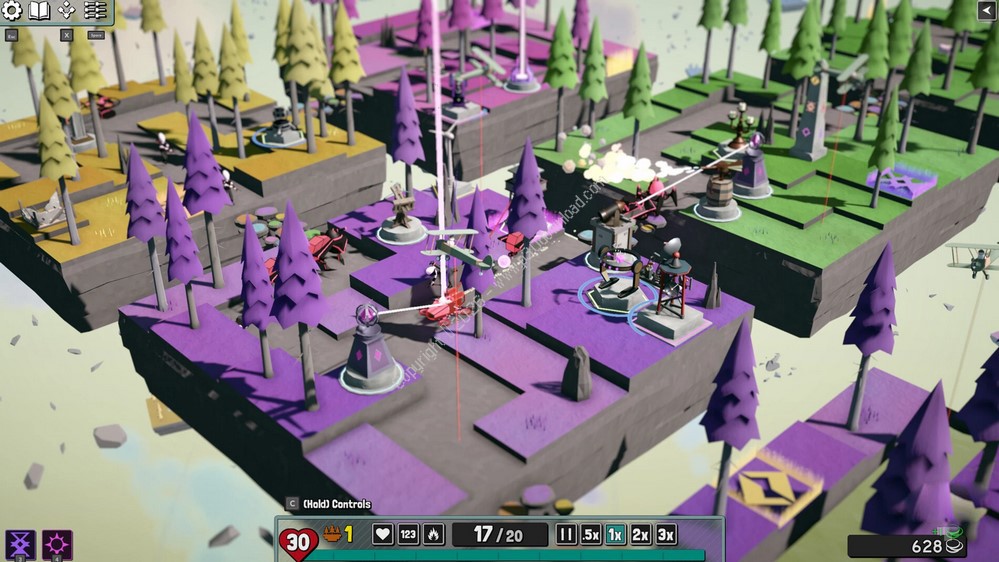The height and width of the screenshot is (562, 999).
Task: Toggle the heart display button
Action: [383, 534]
